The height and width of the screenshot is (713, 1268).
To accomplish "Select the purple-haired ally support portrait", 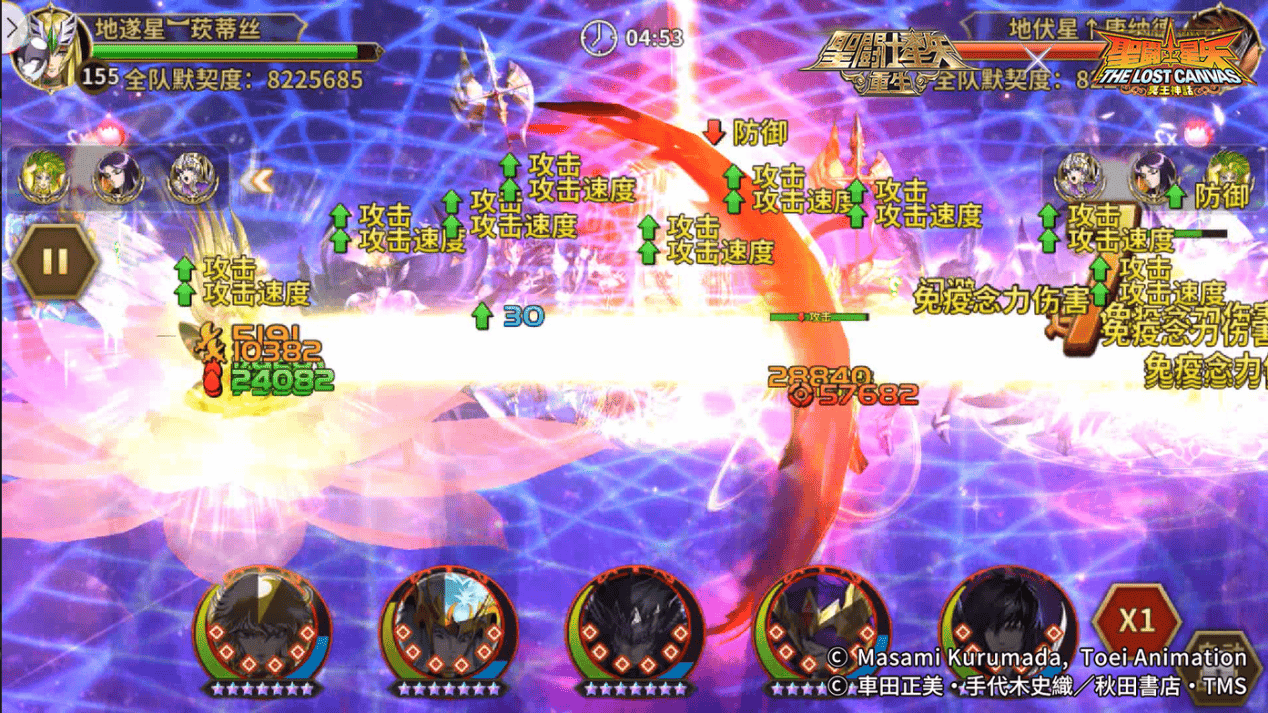I will [x=117, y=179].
